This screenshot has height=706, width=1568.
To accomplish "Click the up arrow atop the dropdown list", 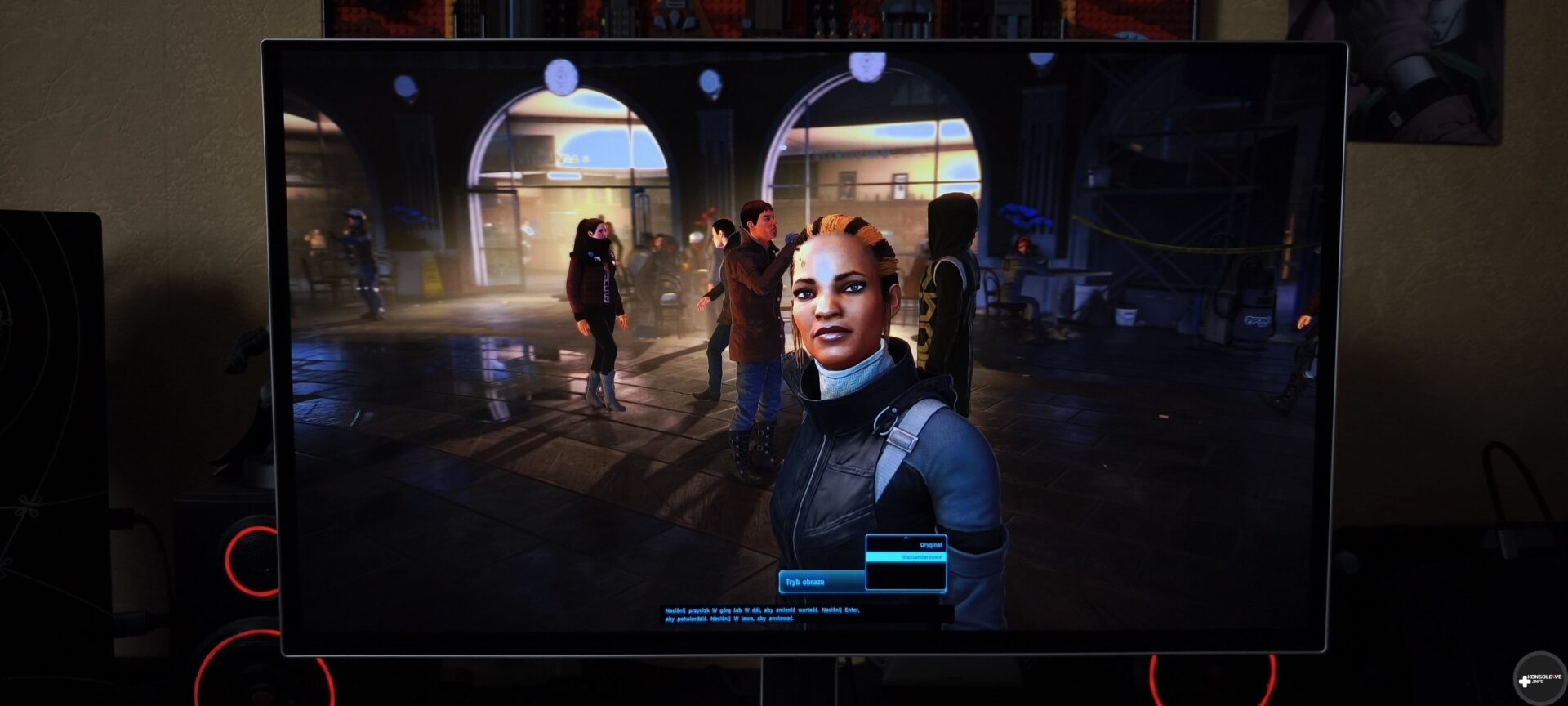I will click(x=906, y=538).
